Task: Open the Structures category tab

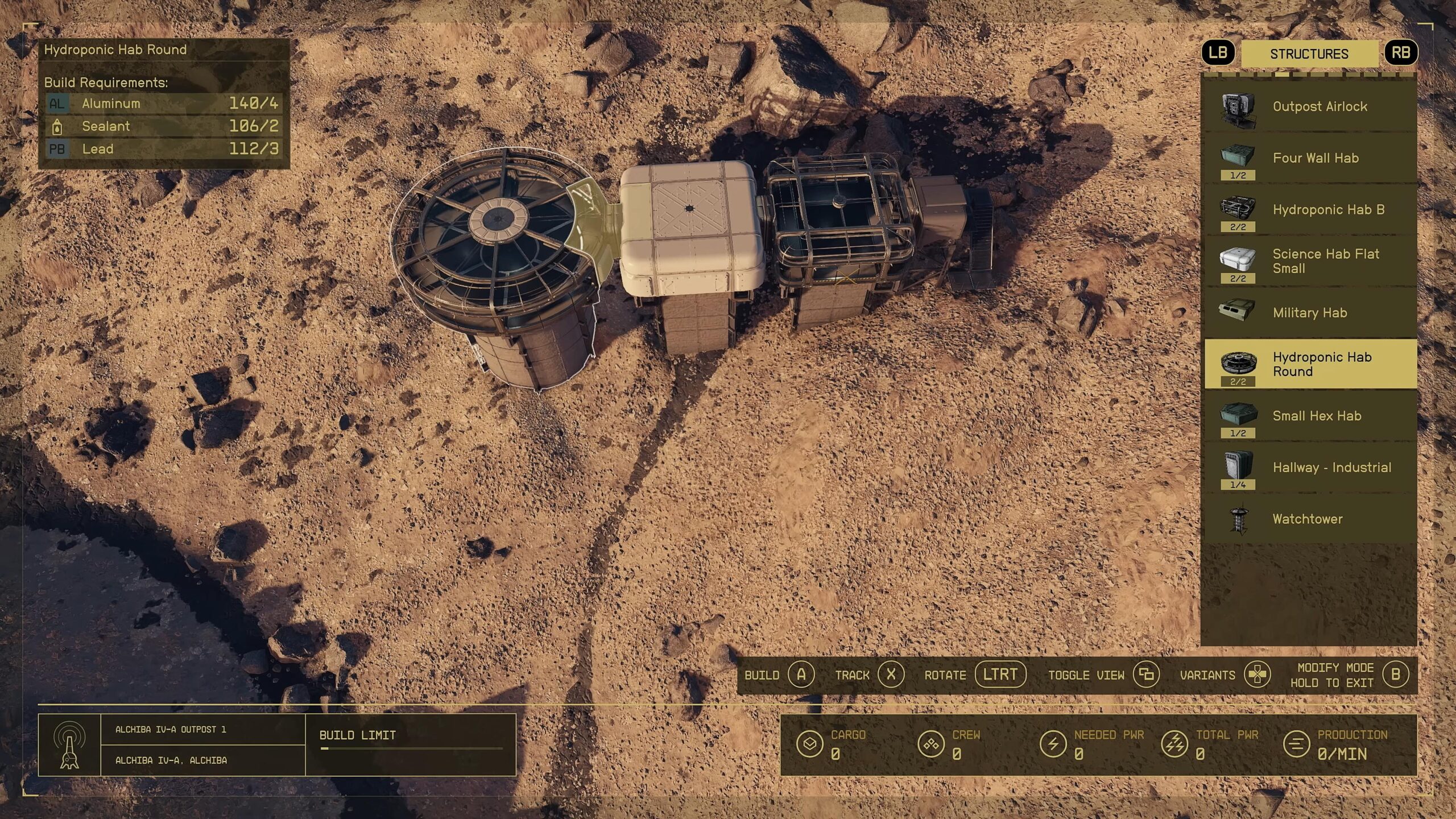Action: (1309, 54)
